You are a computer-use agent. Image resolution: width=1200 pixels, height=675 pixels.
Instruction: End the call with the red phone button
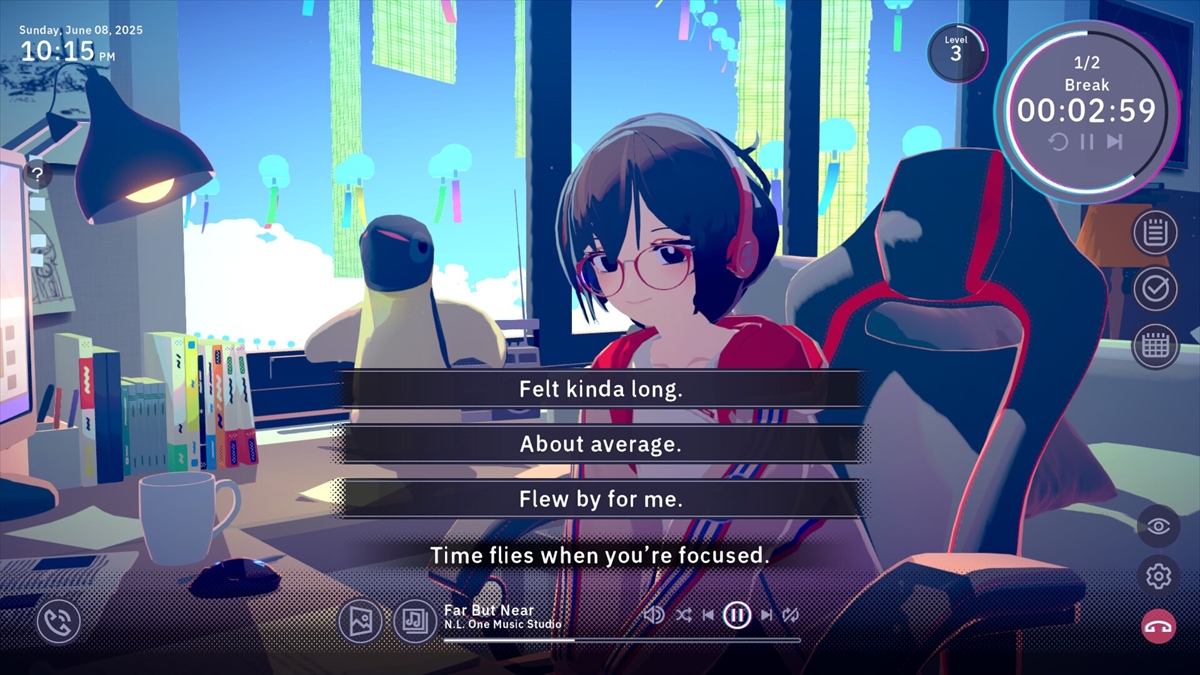(x=1159, y=627)
